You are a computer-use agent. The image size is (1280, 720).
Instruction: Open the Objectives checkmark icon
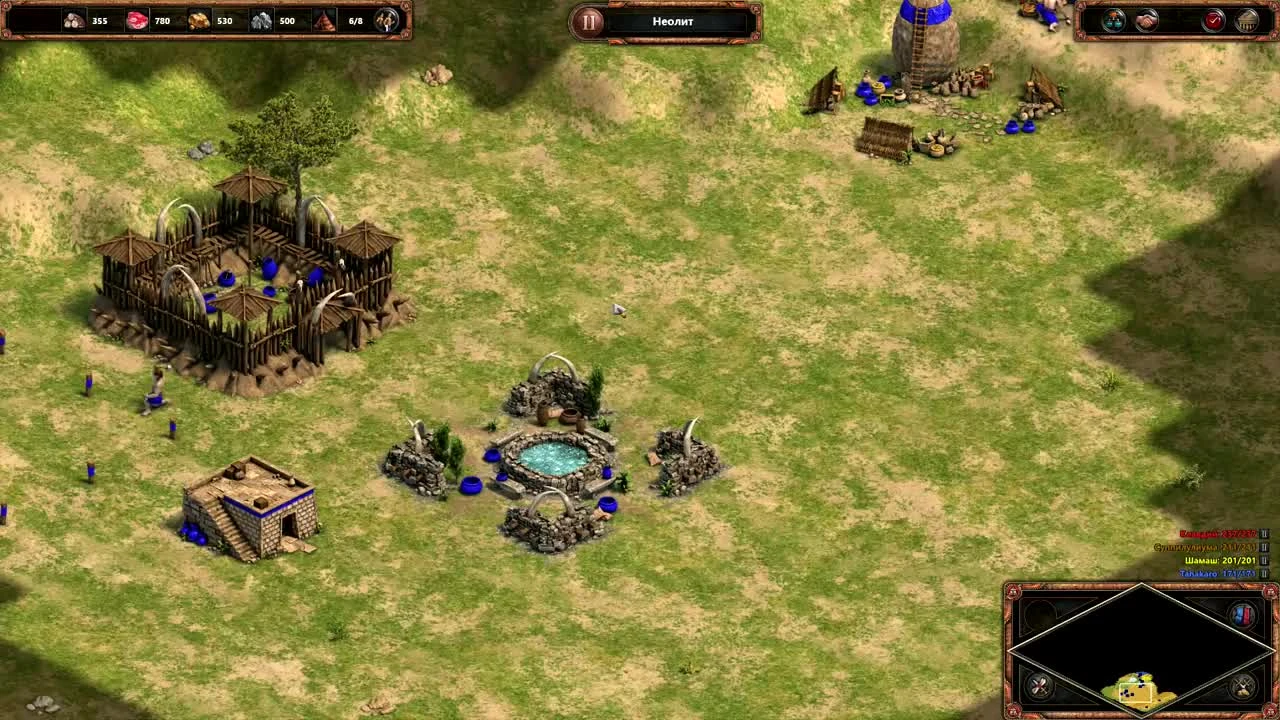1214,19
